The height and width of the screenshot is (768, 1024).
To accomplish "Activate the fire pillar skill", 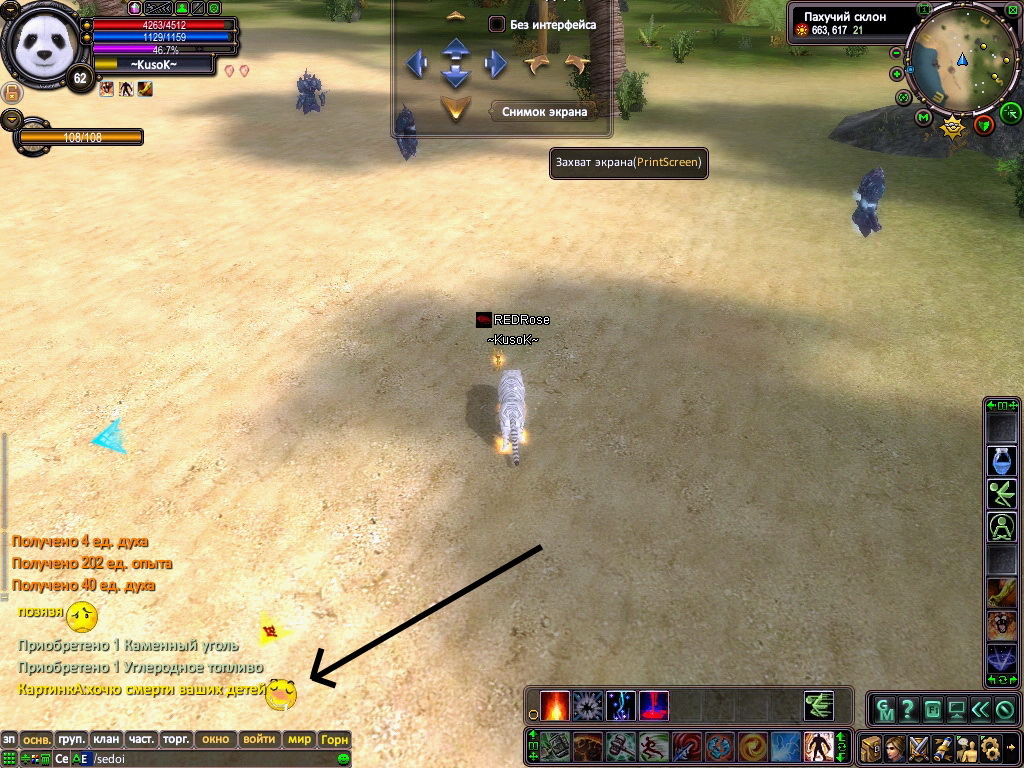I will click(x=555, y=705).
